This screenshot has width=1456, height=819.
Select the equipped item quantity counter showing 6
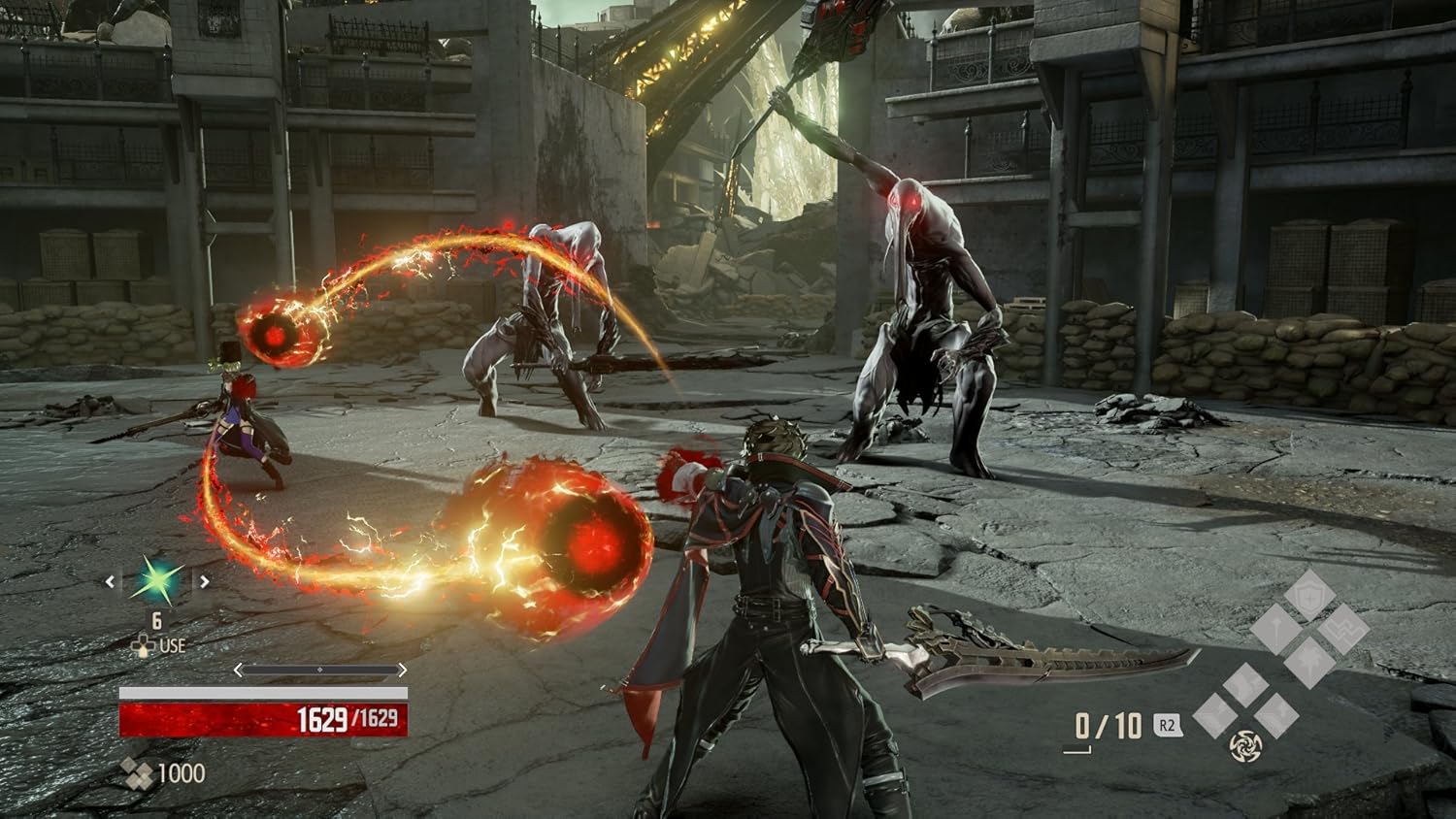click(x=155, y=620)
